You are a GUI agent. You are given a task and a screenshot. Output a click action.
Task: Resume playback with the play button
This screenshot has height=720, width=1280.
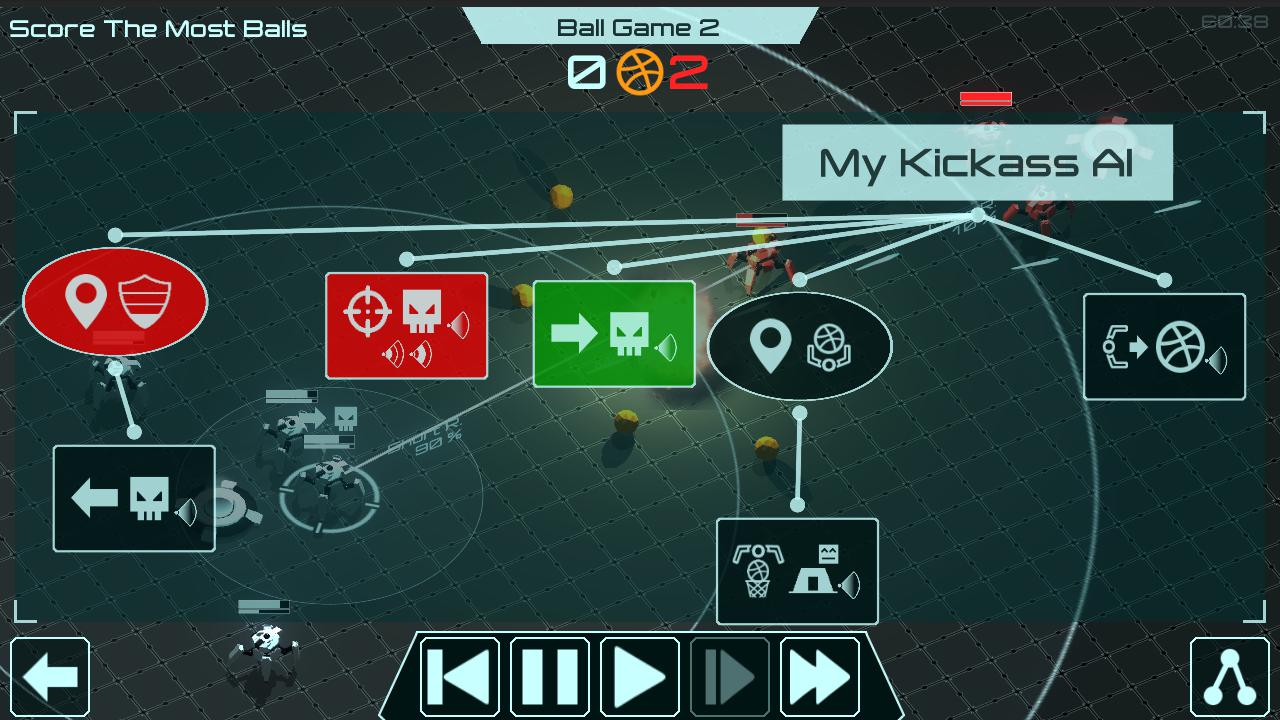[x=639, y=677]
